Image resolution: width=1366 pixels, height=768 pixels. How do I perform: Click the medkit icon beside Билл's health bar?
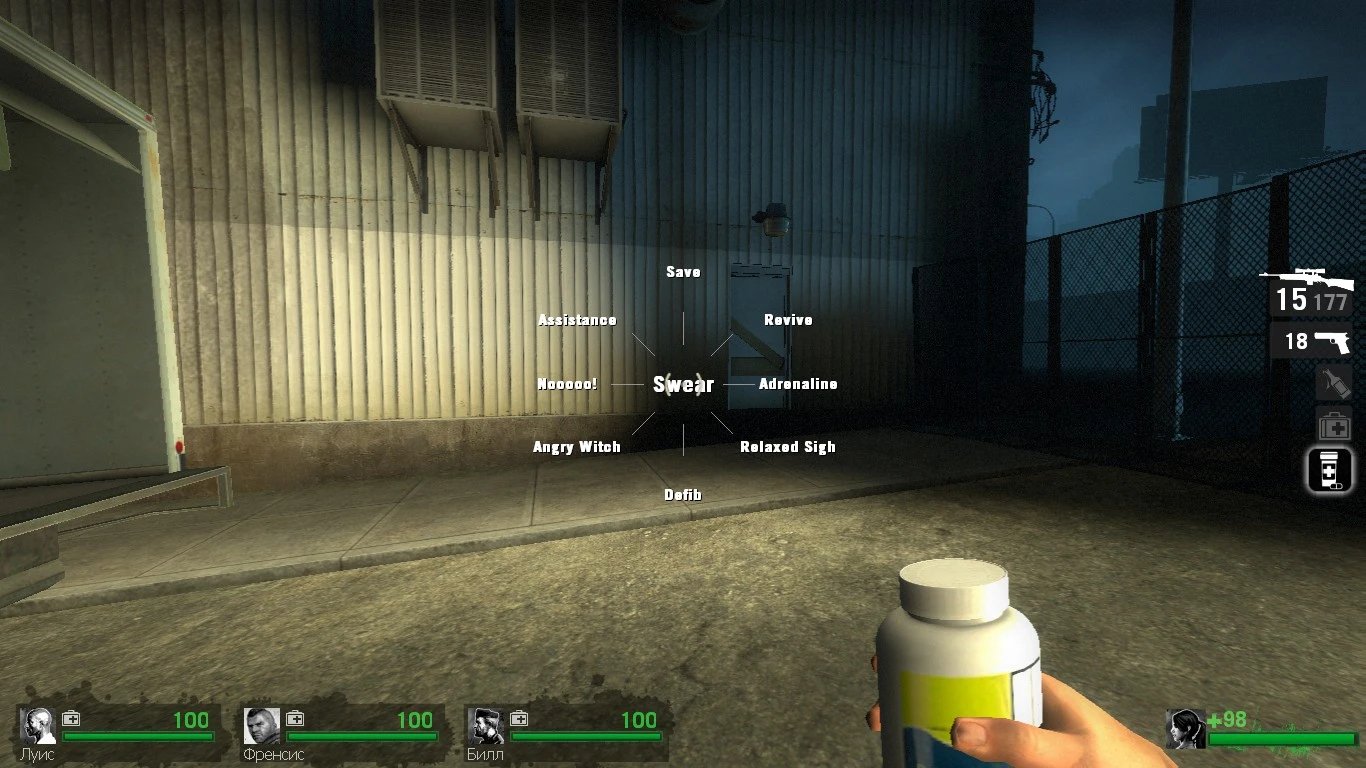pos(518,717)
